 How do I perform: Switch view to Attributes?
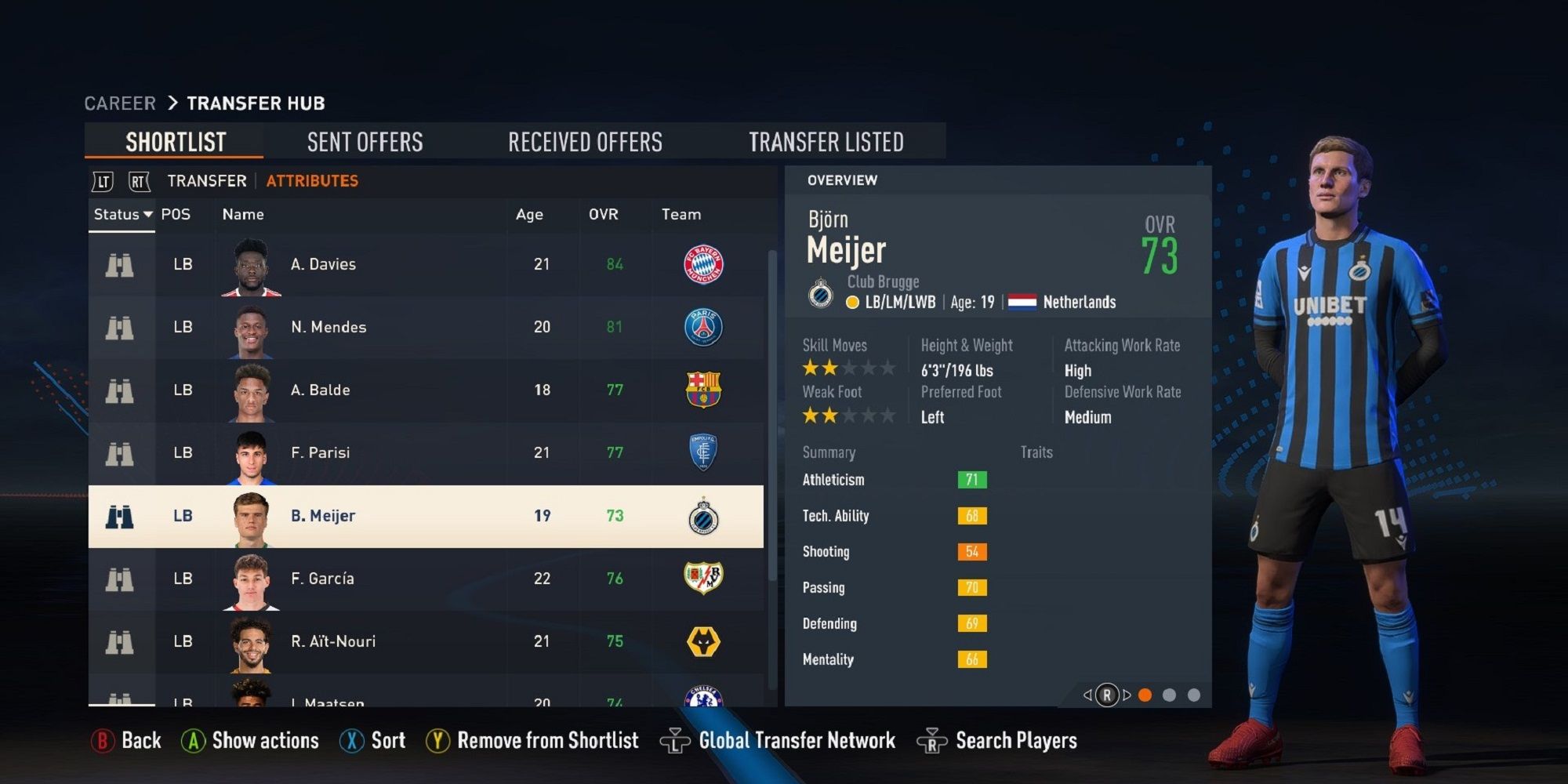click(x=311, y=180)
